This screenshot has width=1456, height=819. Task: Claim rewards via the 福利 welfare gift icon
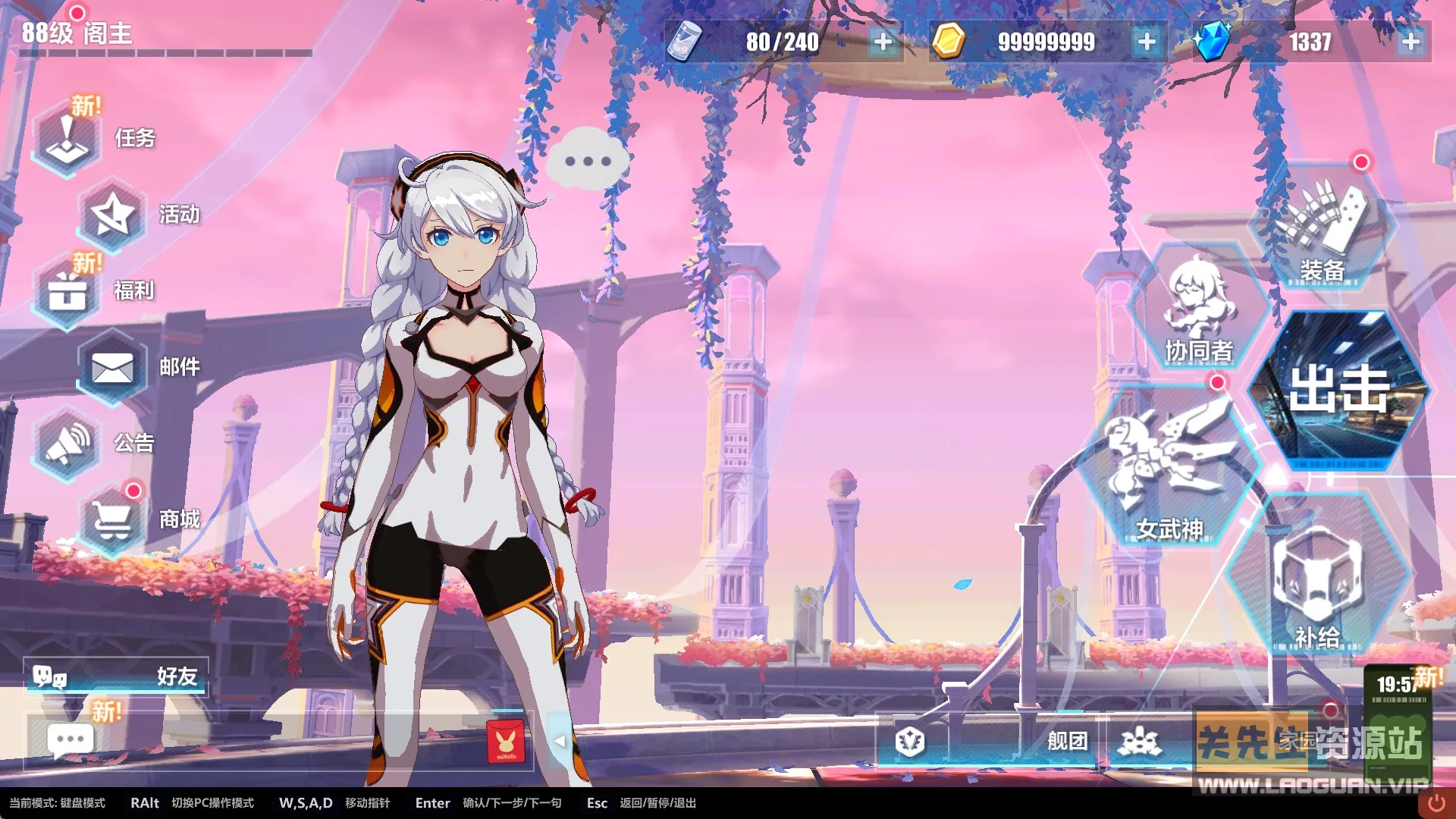67,292
